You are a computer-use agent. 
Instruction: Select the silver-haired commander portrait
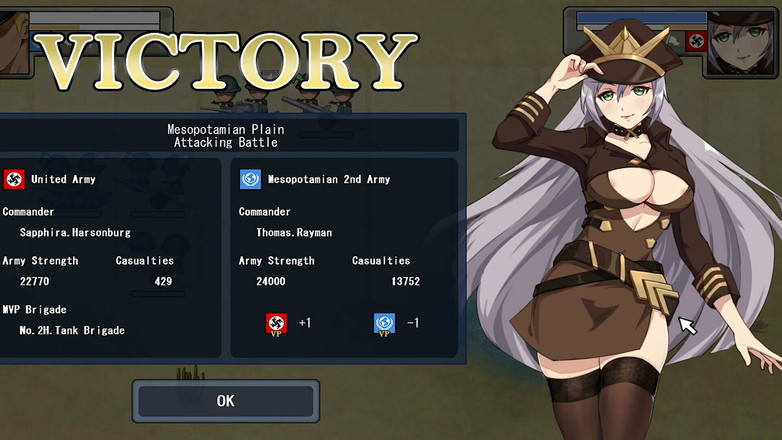(x=744, y=43)
